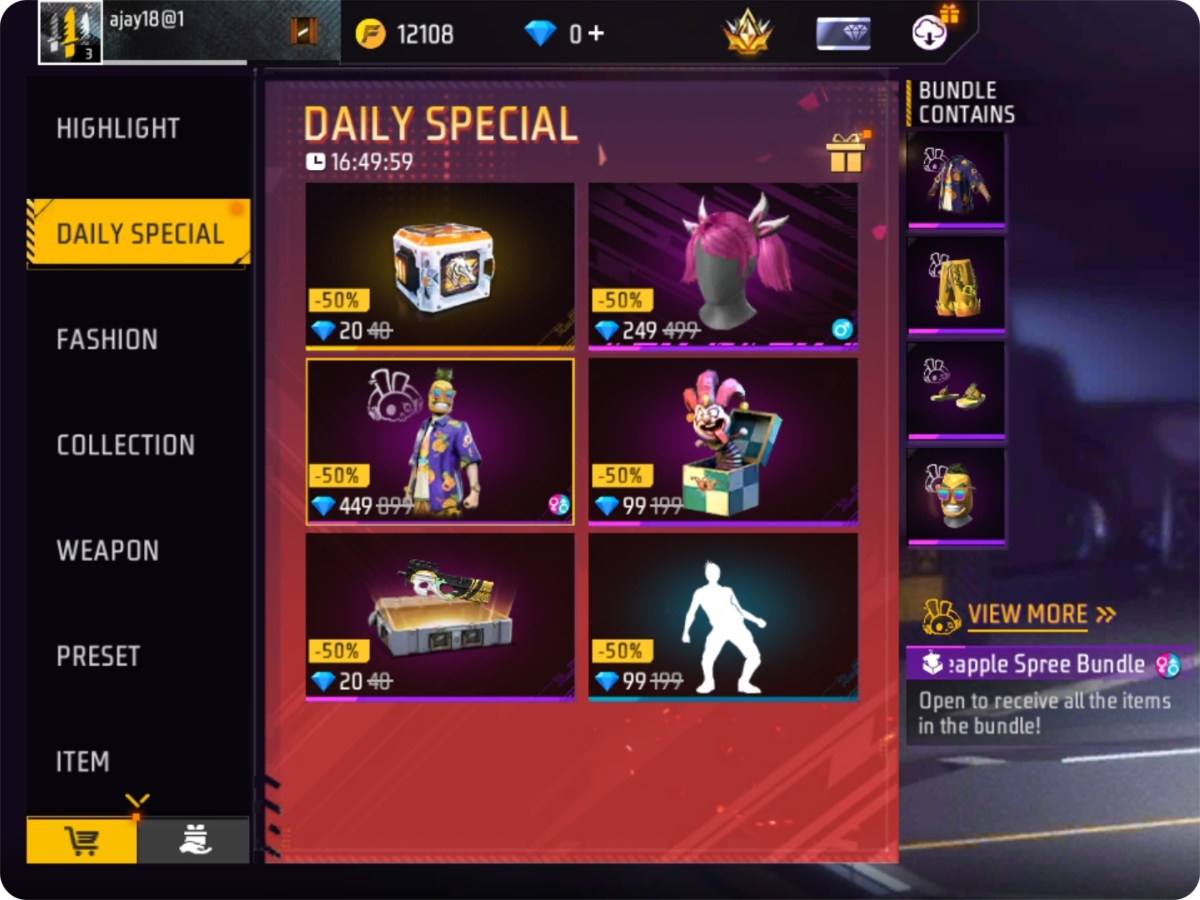Pick the Pineapple Spree Bundle offer
The image size is (1200, 900).
(x=440, y=440)
